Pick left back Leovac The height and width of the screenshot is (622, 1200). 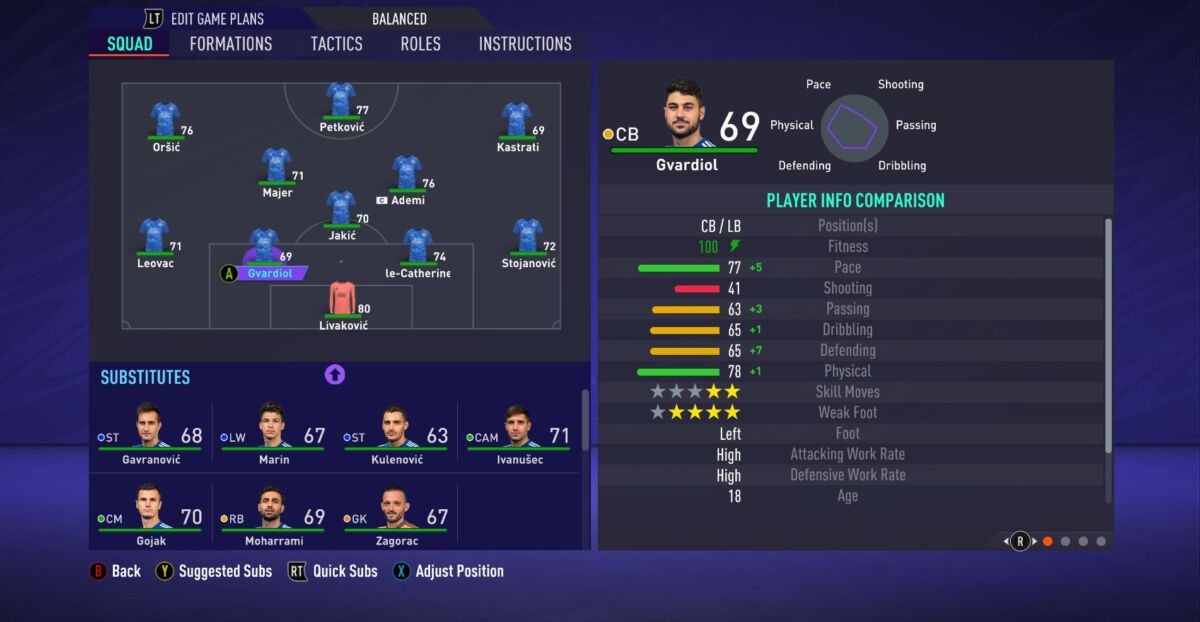[154, 238]
